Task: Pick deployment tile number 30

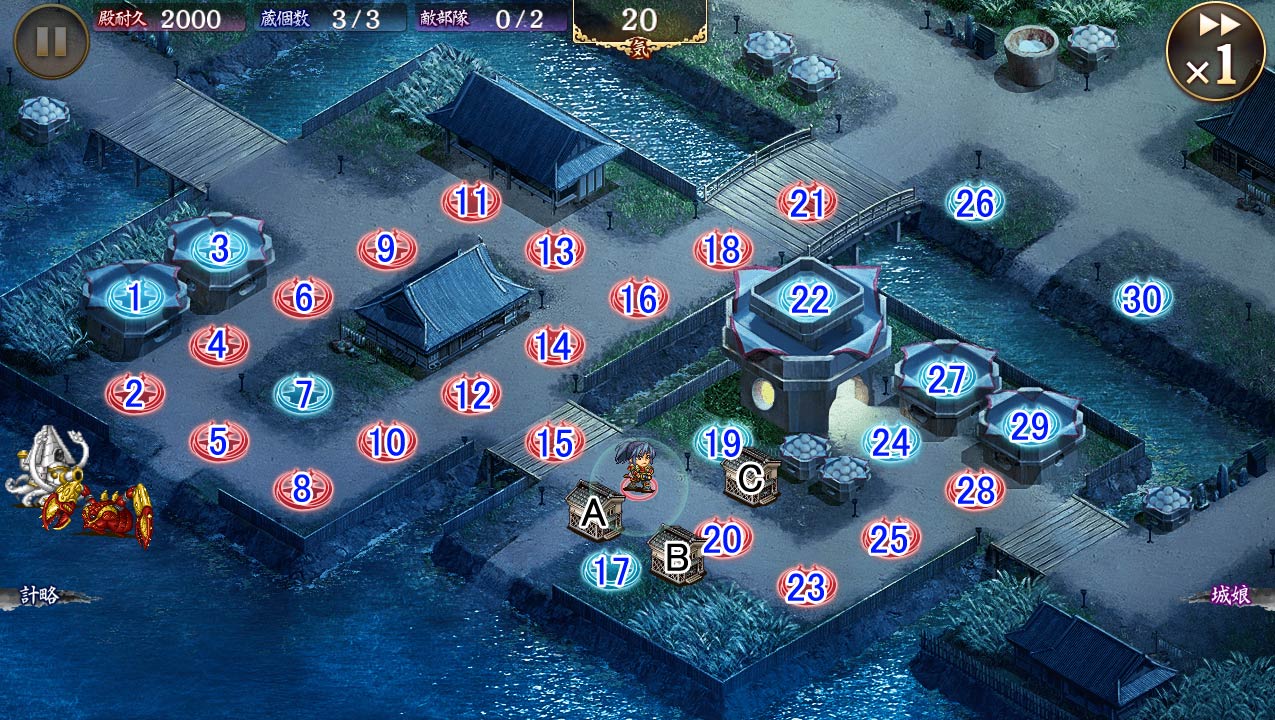Action: coord(1143,298)
